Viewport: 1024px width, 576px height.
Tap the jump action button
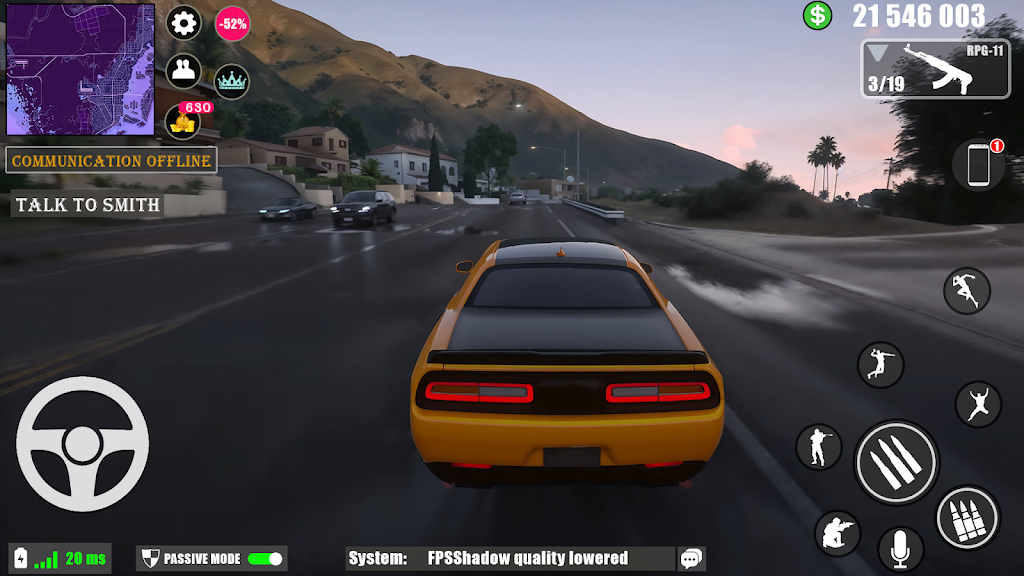coord(977,404)
